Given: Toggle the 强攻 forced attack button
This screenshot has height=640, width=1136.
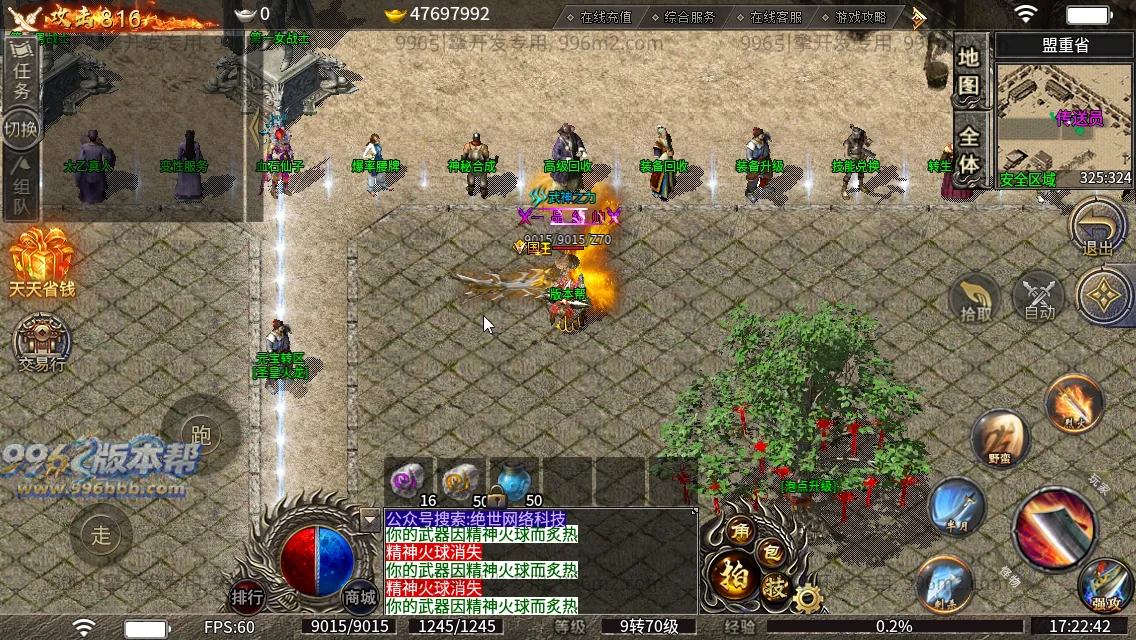Looking at the screenshot, I should coord(1106,587).
